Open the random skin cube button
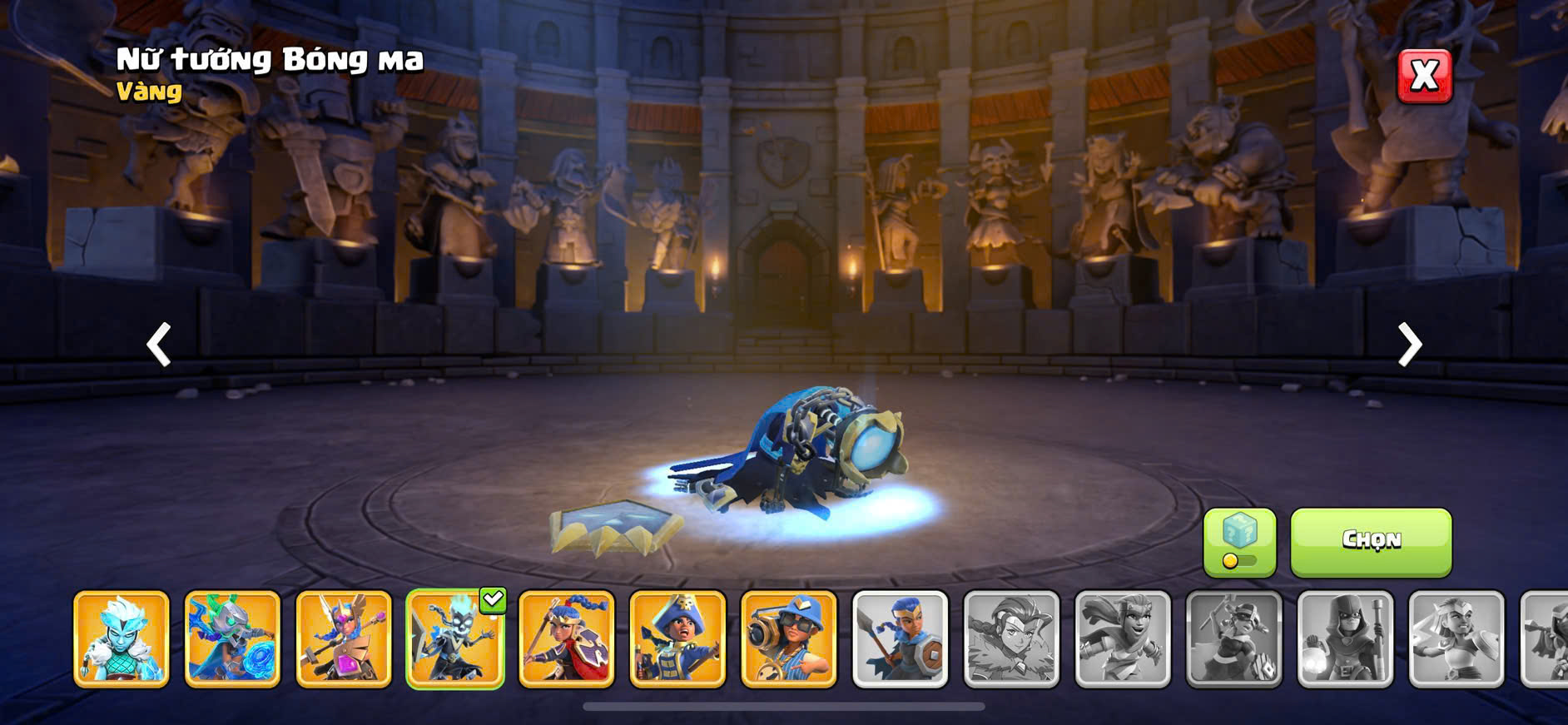This screenshot has height=725, width=1568. [1239, 542]
